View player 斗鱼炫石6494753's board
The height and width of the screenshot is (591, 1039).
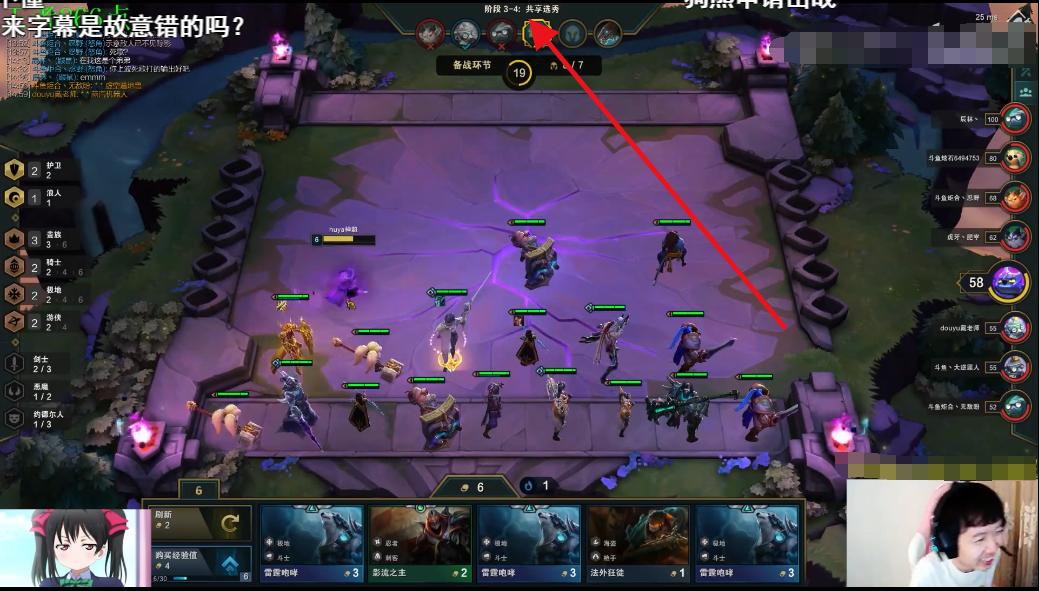coord(1015,157)
